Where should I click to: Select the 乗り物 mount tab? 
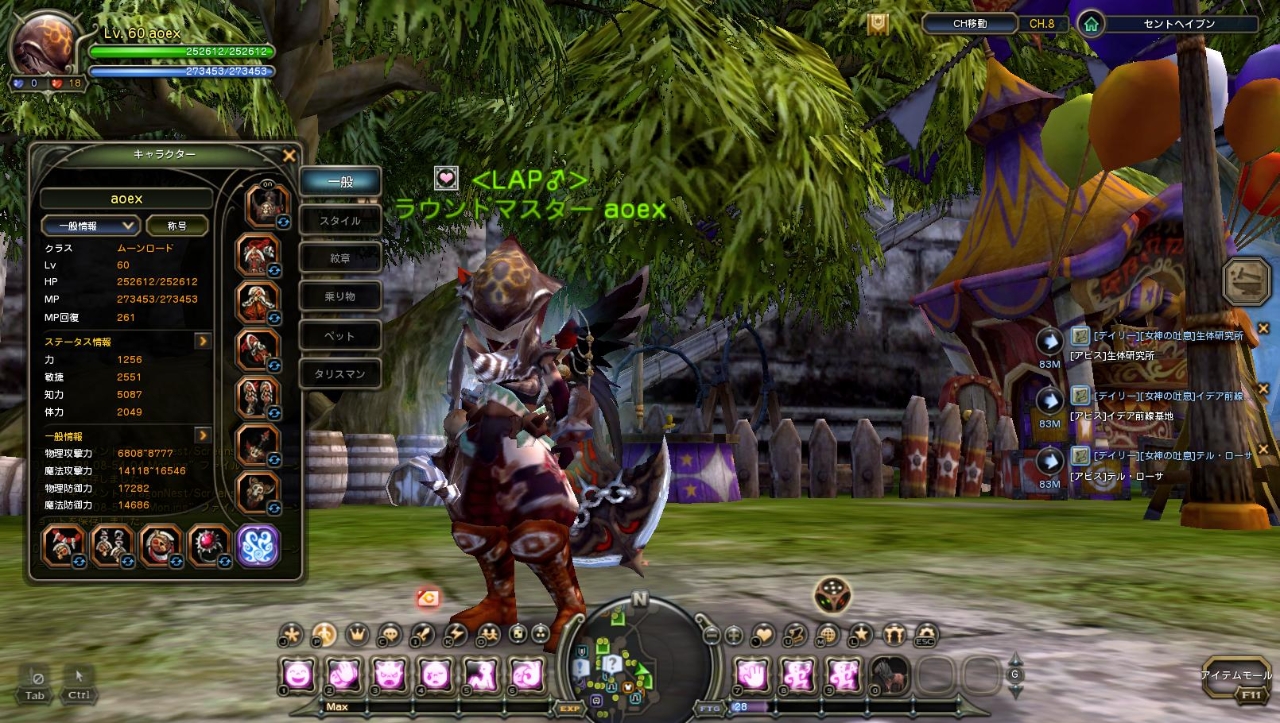(x=340, y=296)
